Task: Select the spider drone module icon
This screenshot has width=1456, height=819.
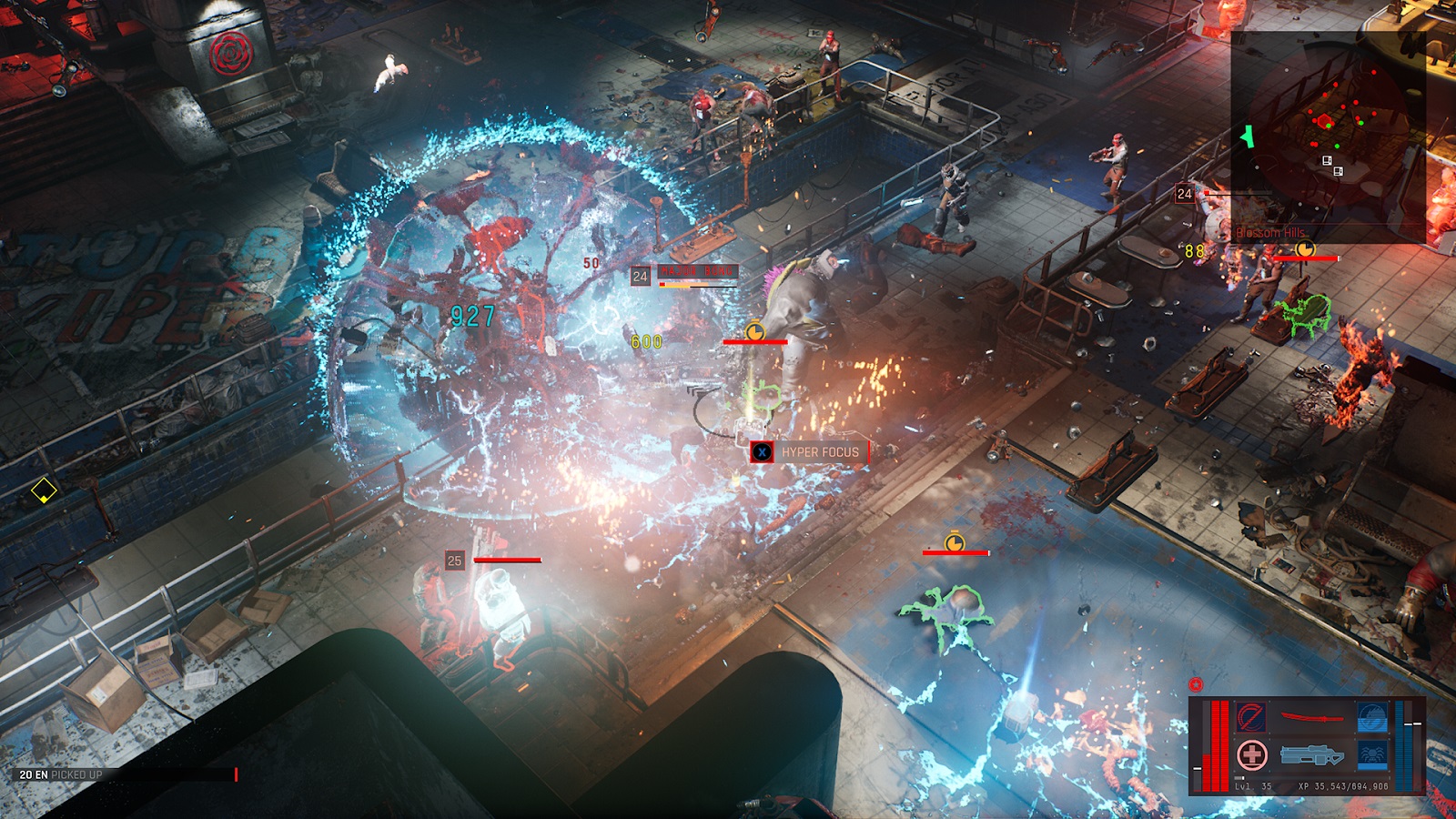Action: pos(1371,753)
